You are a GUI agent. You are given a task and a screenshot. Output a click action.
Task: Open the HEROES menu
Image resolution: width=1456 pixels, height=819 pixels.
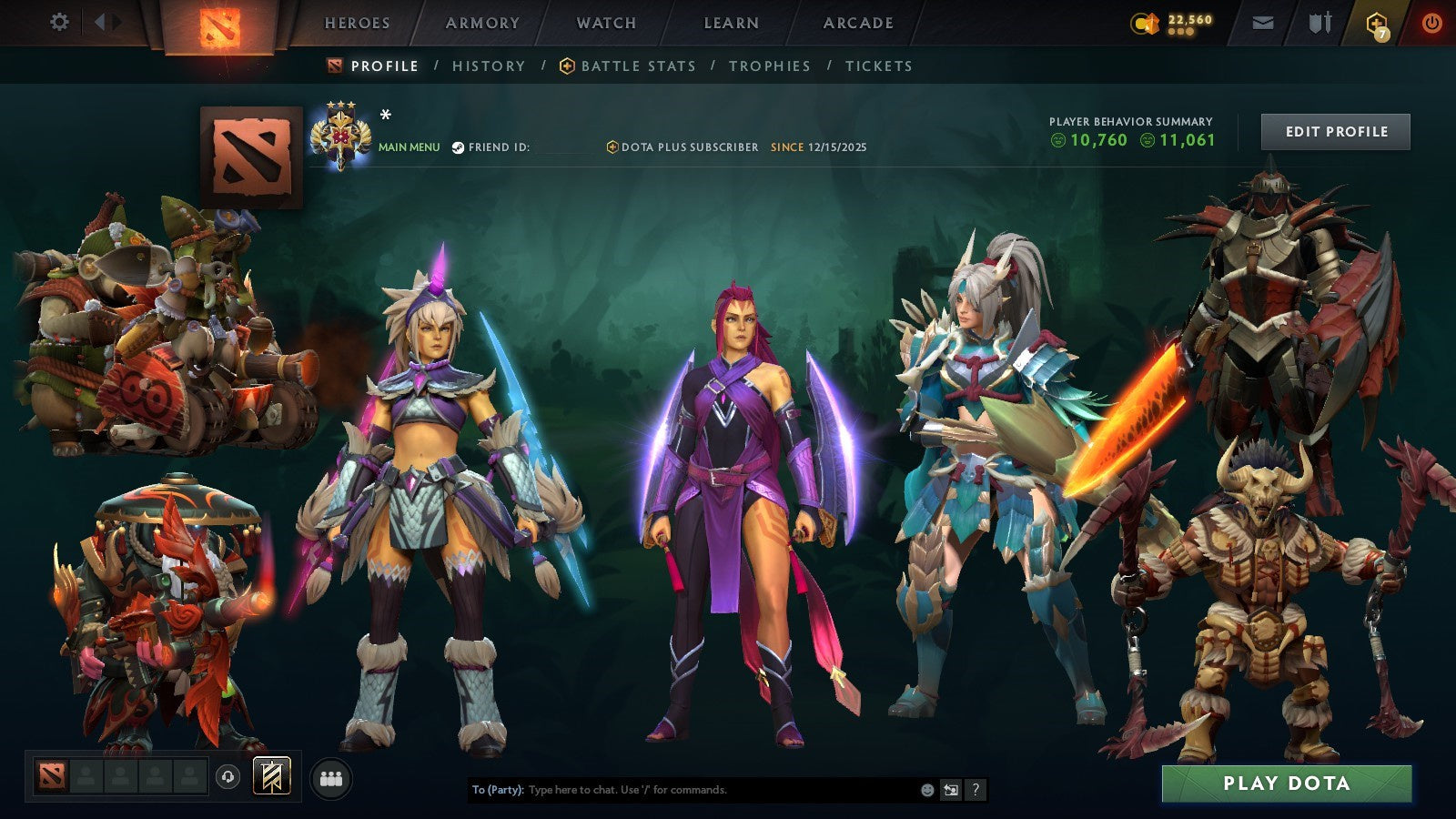356,24
